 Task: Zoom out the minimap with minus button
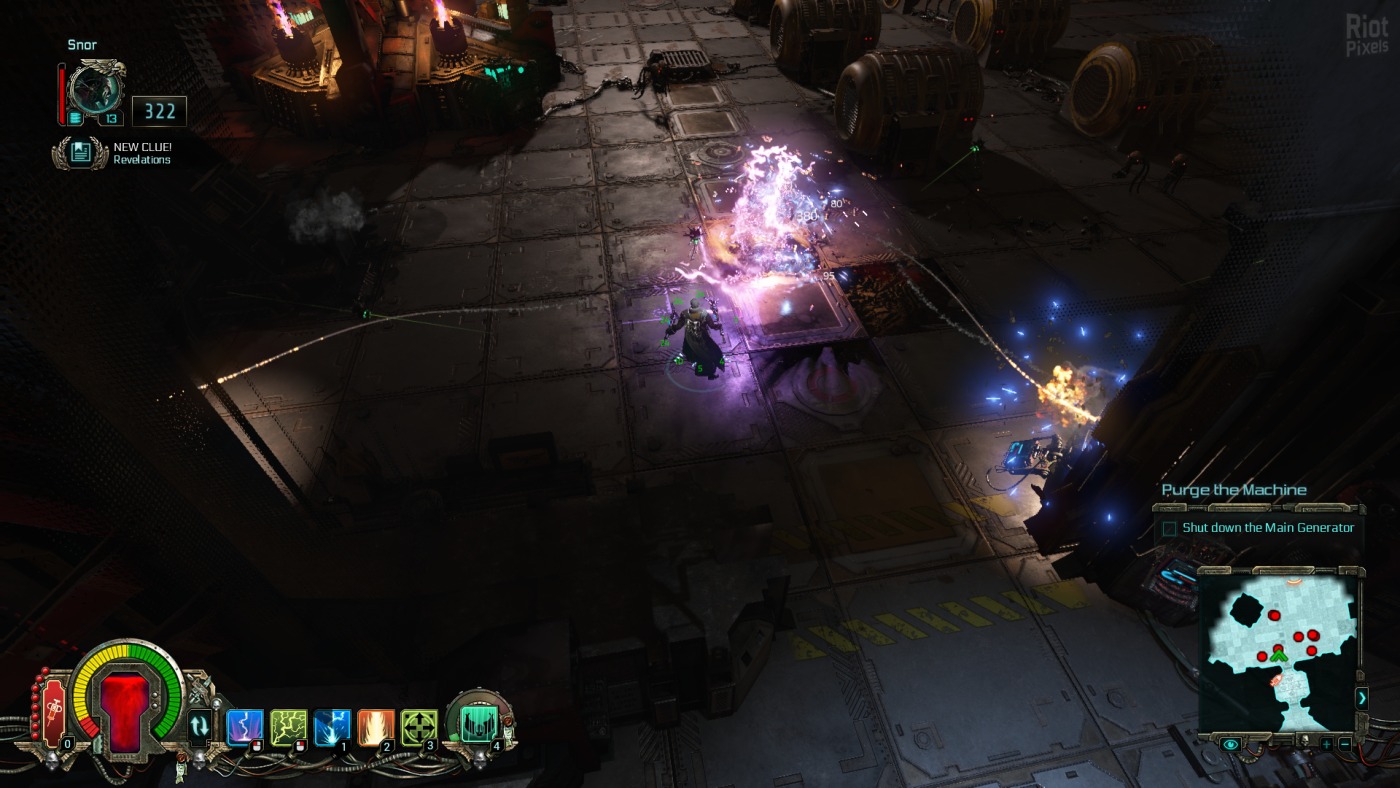pos(1344,744)
